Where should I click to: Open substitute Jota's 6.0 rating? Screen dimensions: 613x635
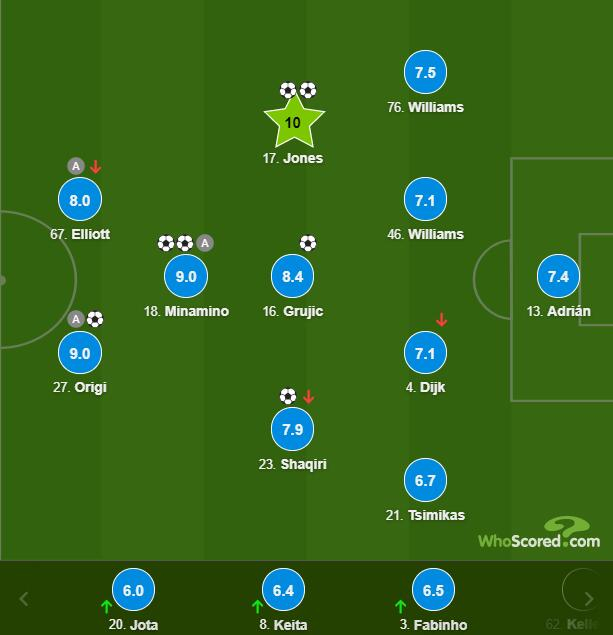coord(133,590)
